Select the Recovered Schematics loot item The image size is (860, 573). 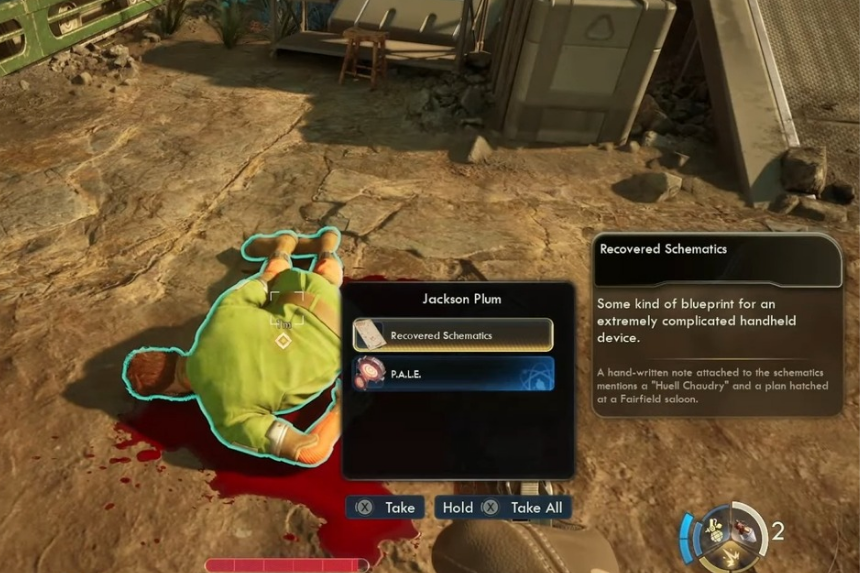click(453, 335)
